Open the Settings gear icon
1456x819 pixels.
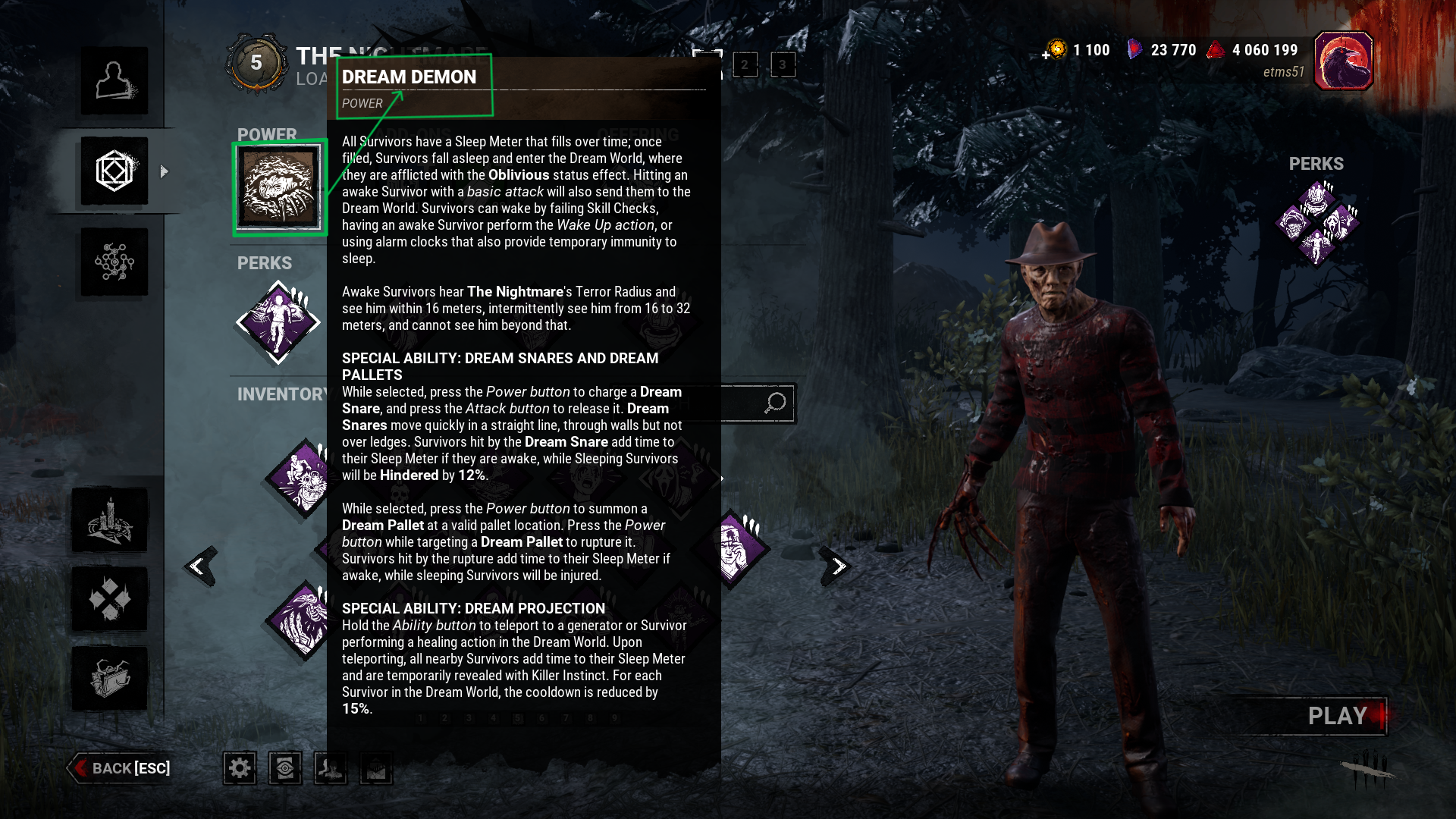(240, 768)
